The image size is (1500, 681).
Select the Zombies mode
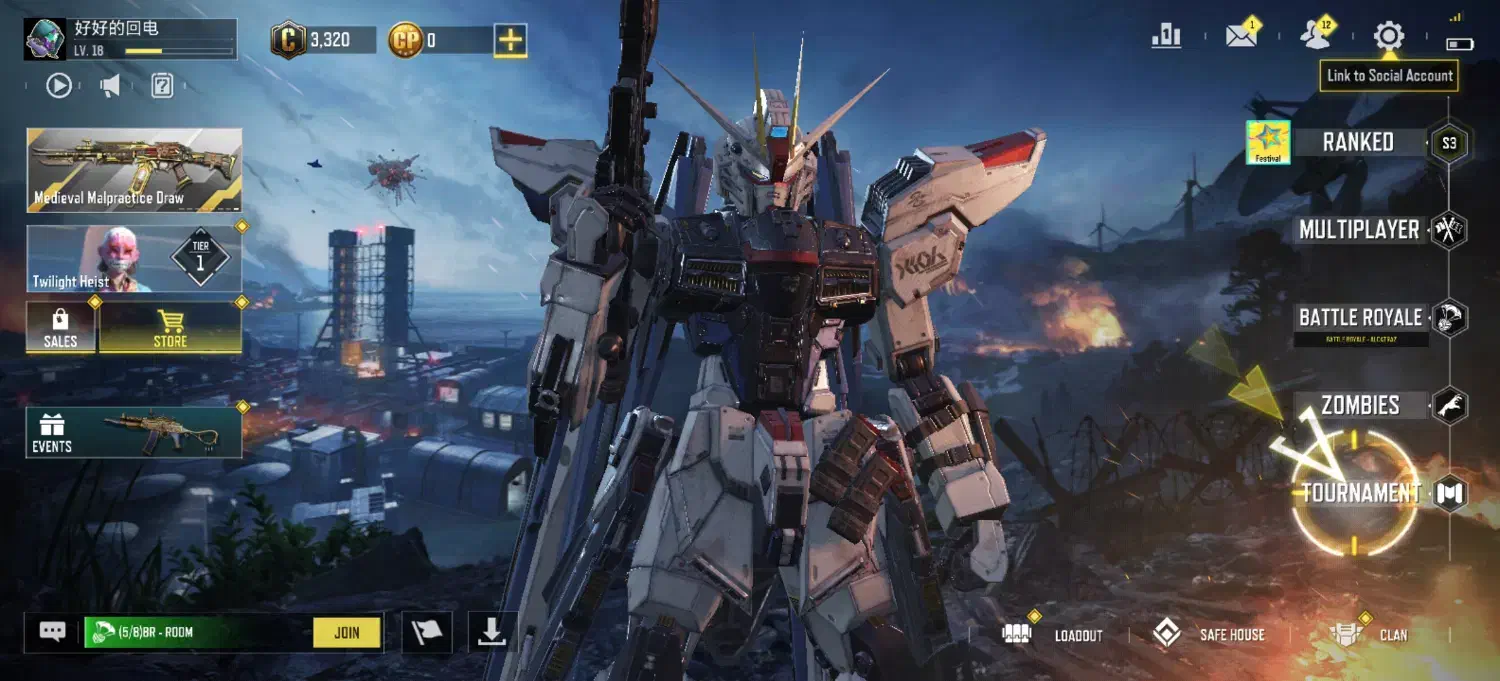[x=1360, y=405]
